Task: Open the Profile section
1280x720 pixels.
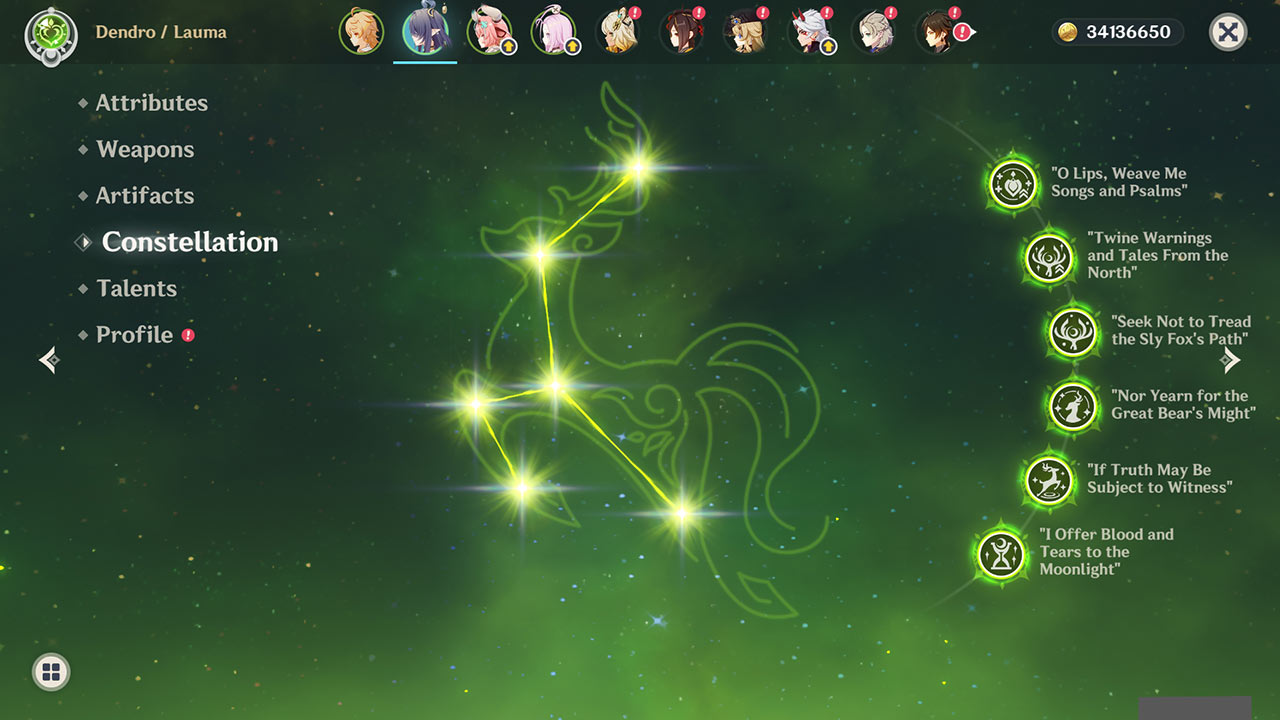Action: coord(134,335)
